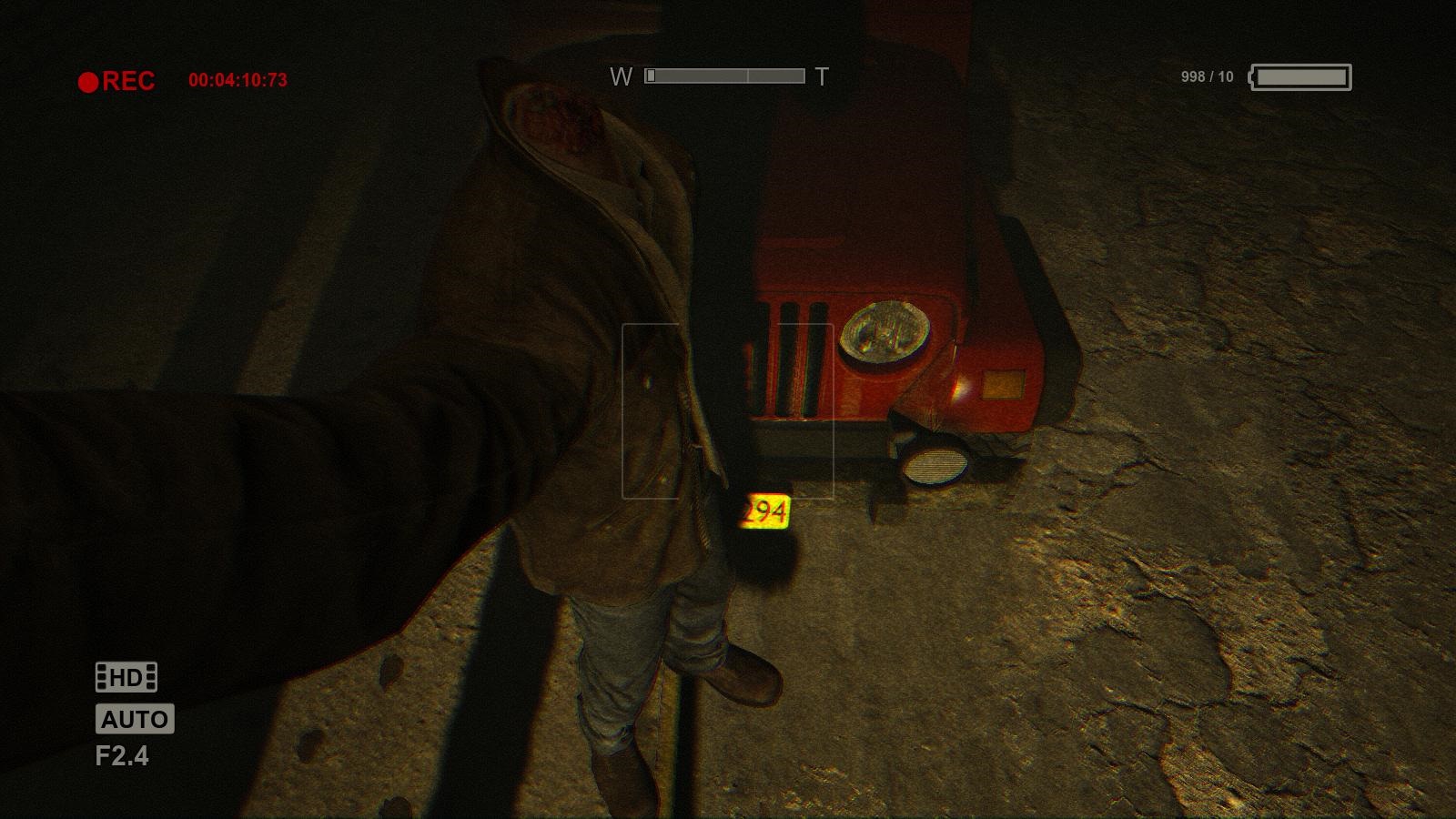The image size is (1456, 819).
Task: Click the HD film quality icon
Action: [x=126, y=677]
